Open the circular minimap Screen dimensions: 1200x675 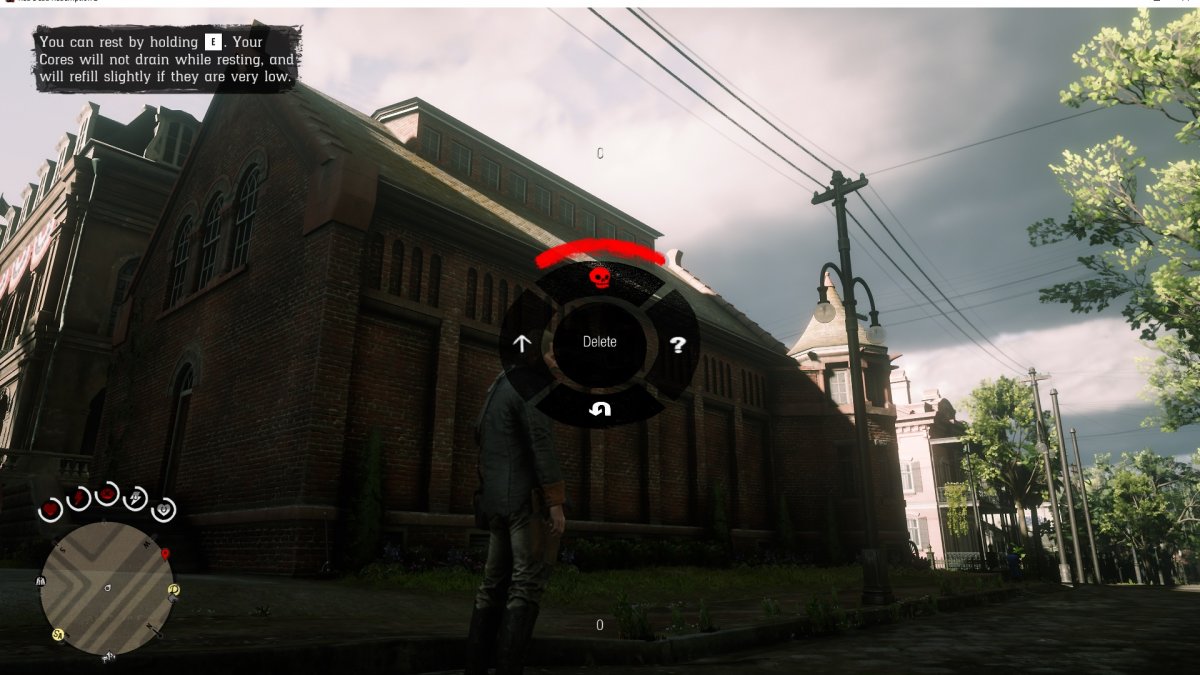pos(107,588)
